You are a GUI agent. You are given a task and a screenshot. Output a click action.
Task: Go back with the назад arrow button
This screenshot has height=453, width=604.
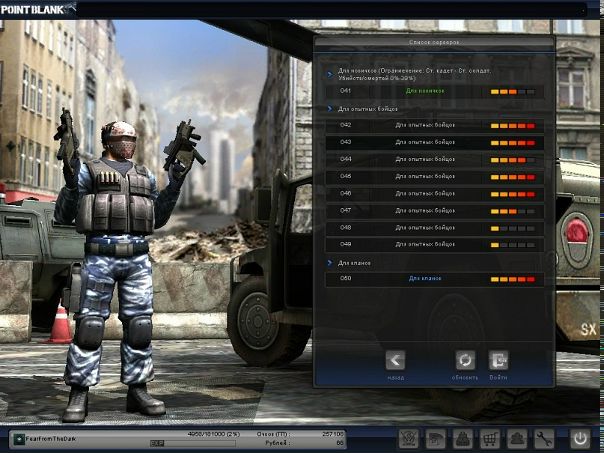pos(395,360)
